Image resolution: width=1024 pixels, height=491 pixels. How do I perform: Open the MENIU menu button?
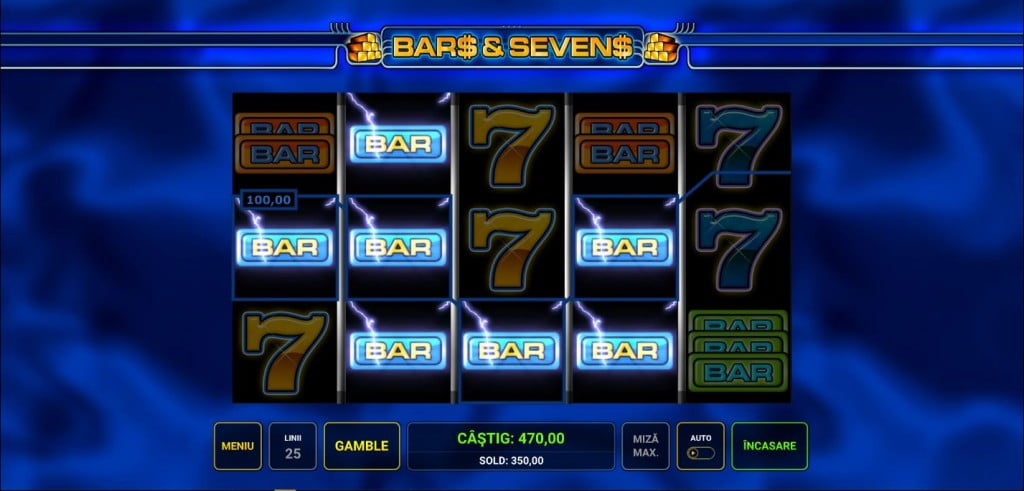pyautogui.click(x=238, y=446)
